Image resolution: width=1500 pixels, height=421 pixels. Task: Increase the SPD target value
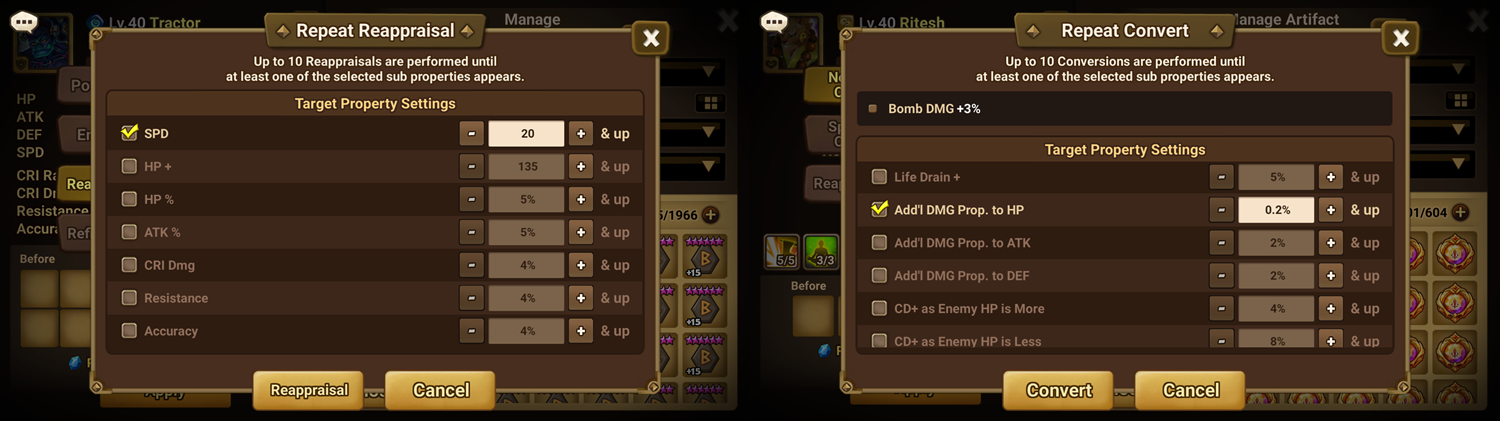click(x=580, y=133)
